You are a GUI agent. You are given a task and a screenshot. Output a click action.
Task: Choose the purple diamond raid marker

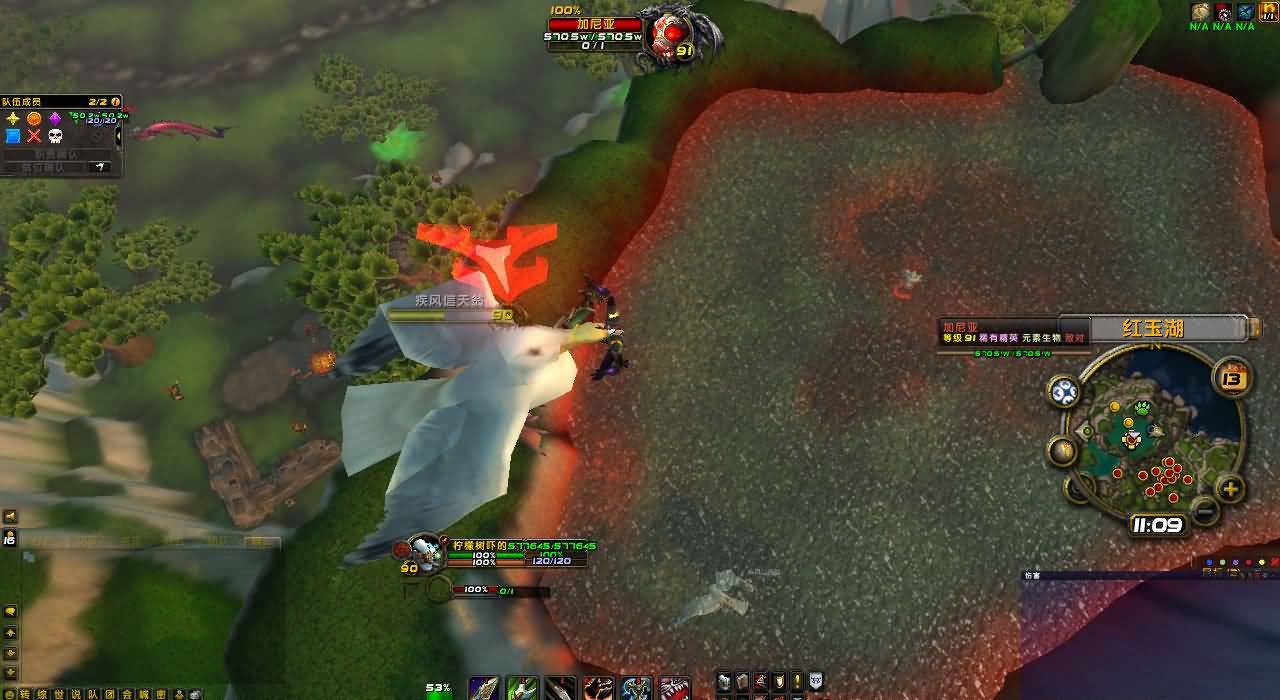55,119
